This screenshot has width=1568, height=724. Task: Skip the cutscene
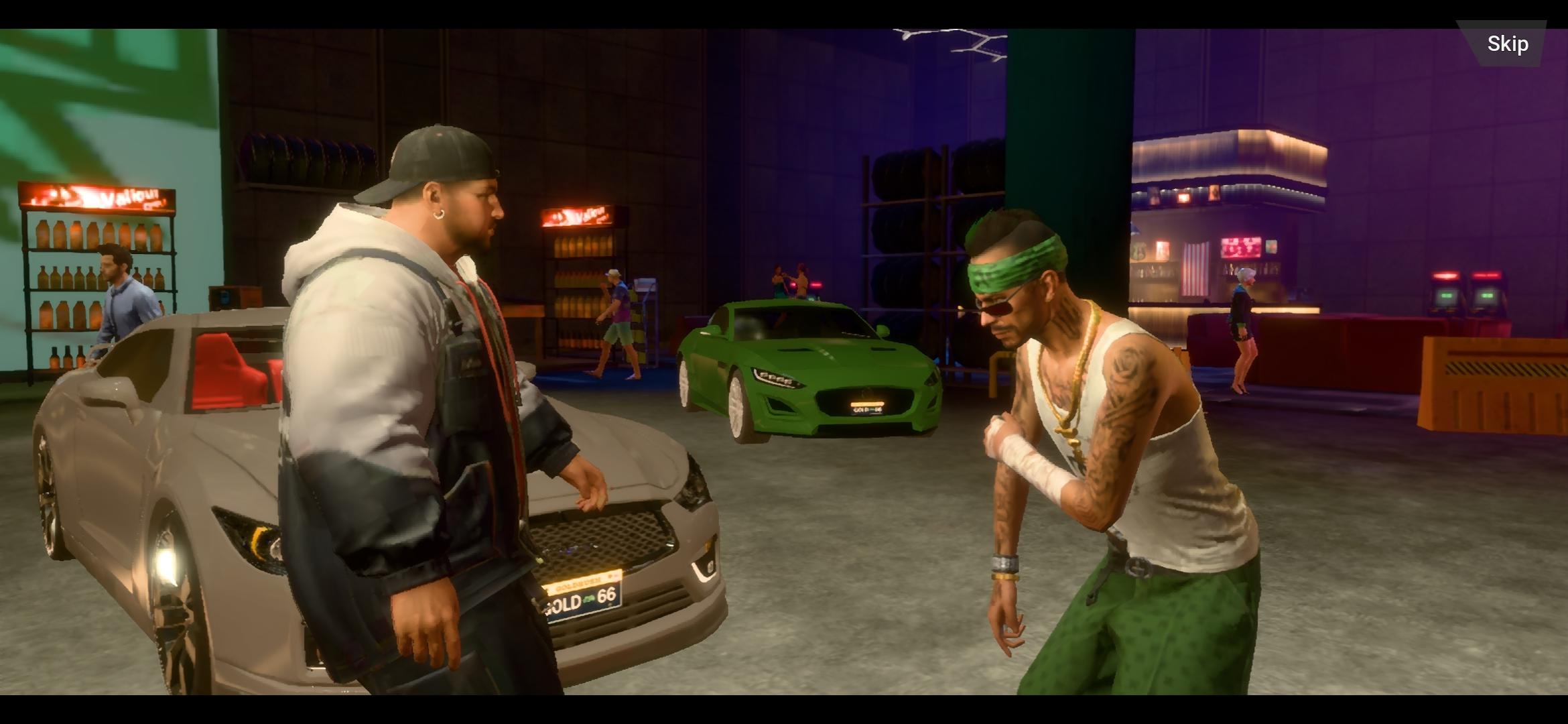(x=1507, y=44)
